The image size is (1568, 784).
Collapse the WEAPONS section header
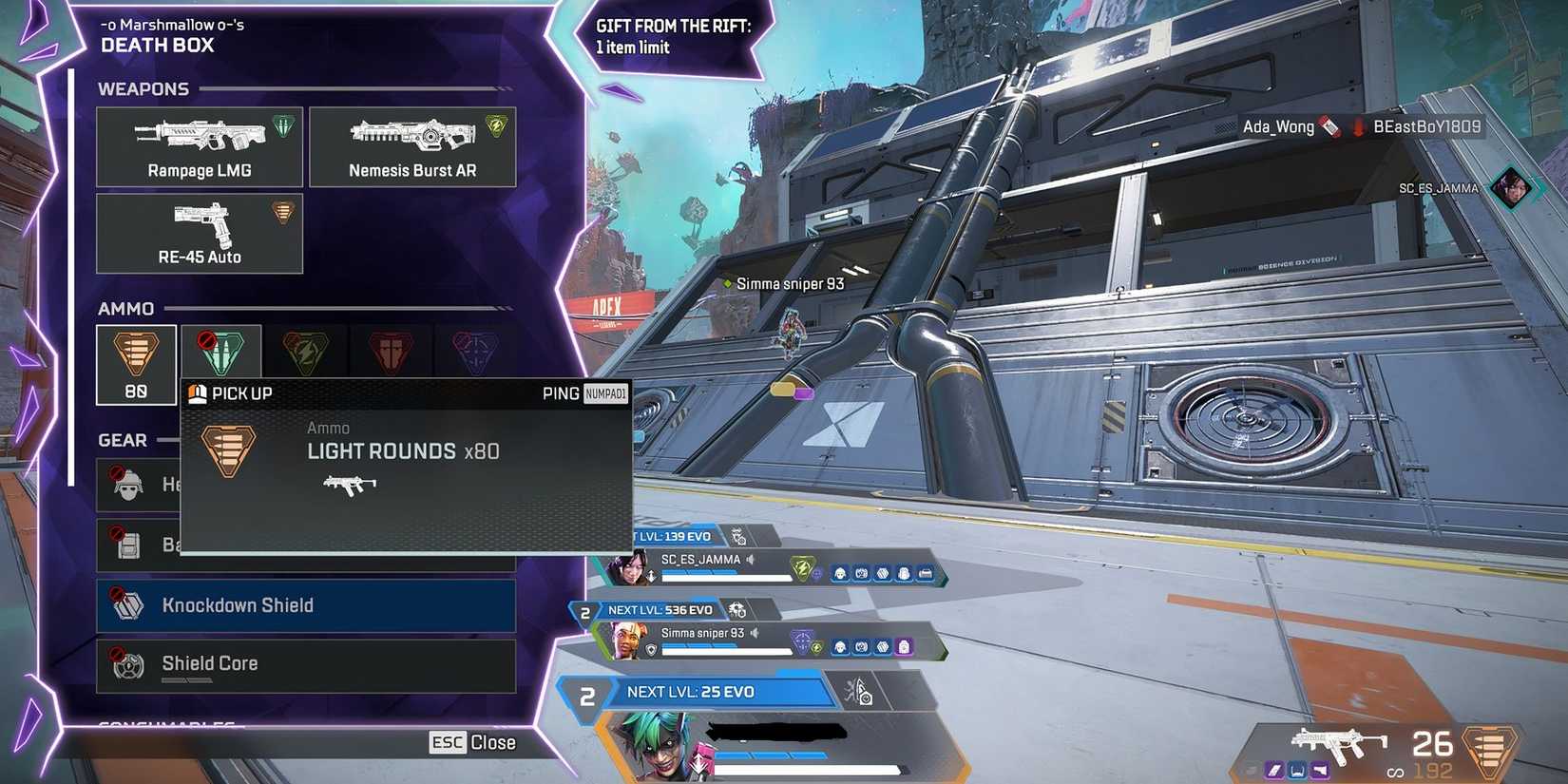[143, 88]
